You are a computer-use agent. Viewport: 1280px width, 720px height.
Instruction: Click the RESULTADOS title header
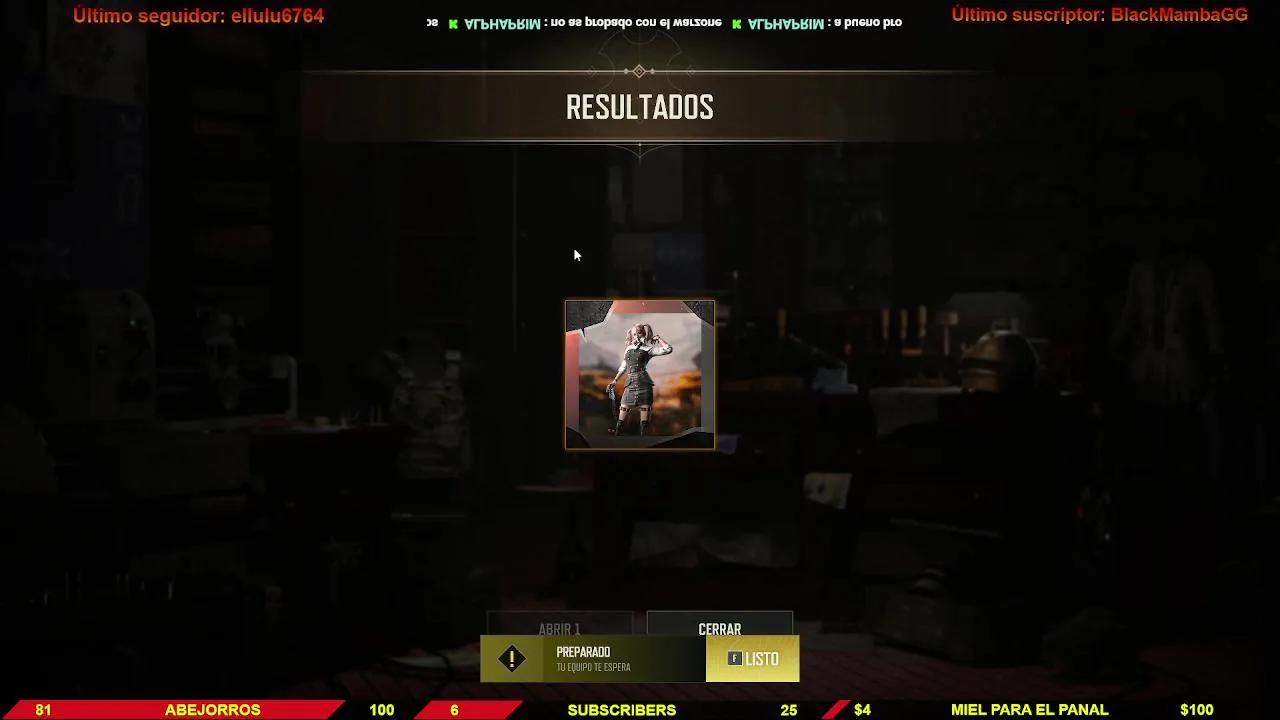[639, 107]
